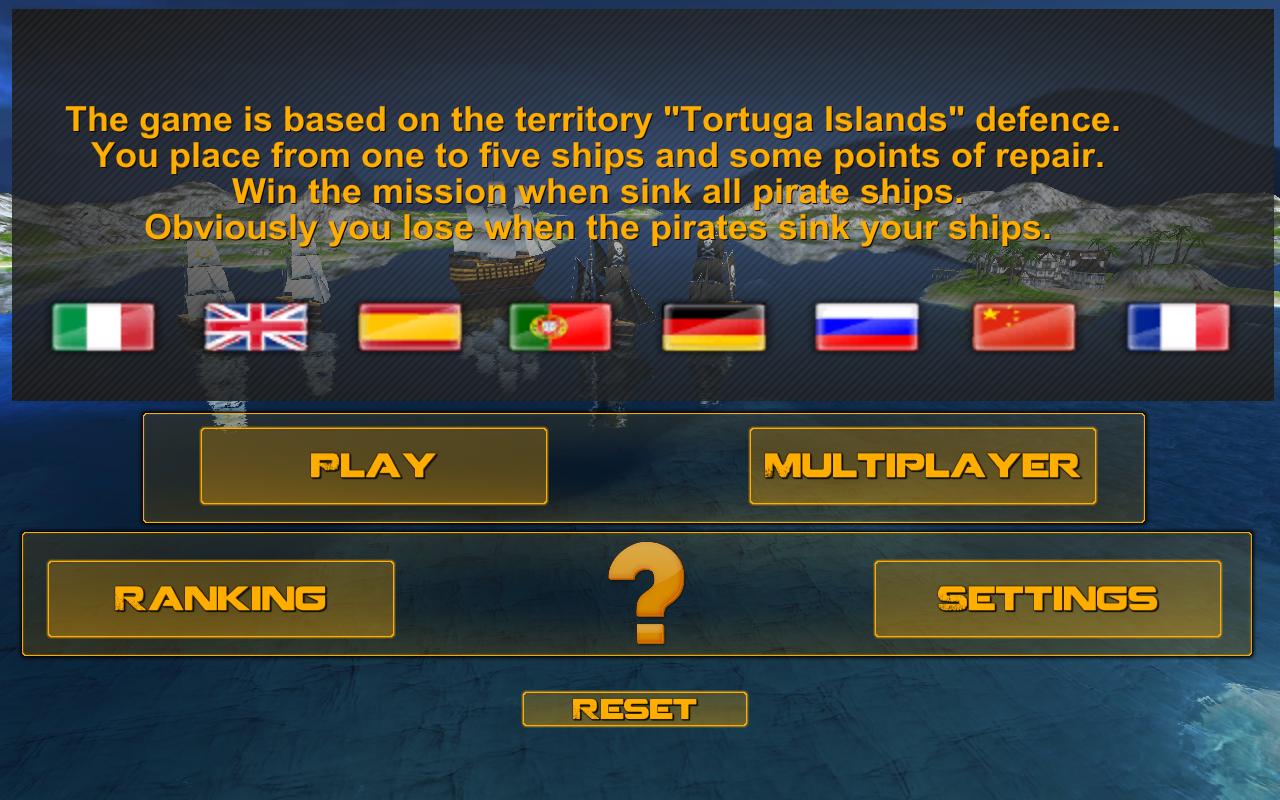Screen dimensions: 1280x800
Task: Select the French flag language
Action: coord(1178,327)
